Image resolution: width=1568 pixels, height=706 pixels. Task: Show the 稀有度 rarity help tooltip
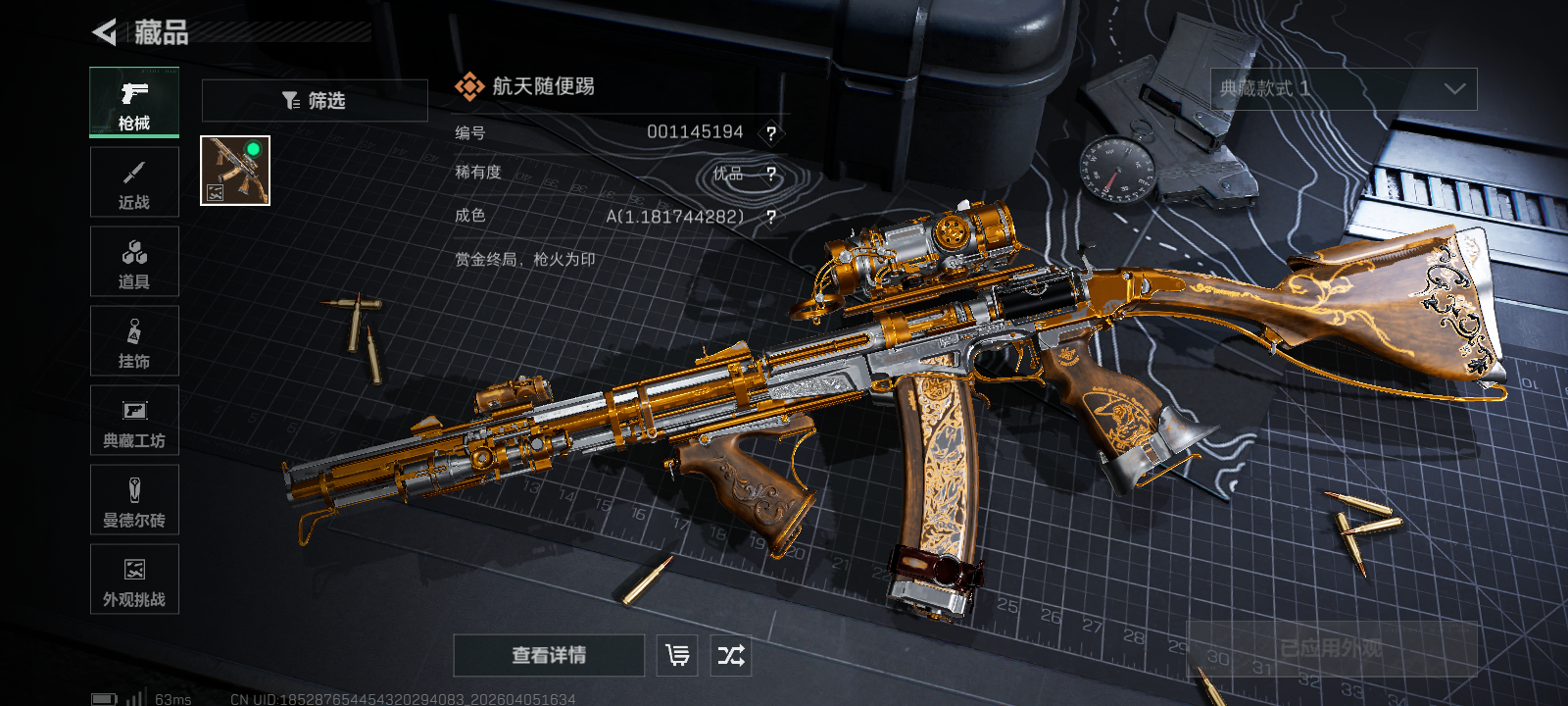pos(771,175)
